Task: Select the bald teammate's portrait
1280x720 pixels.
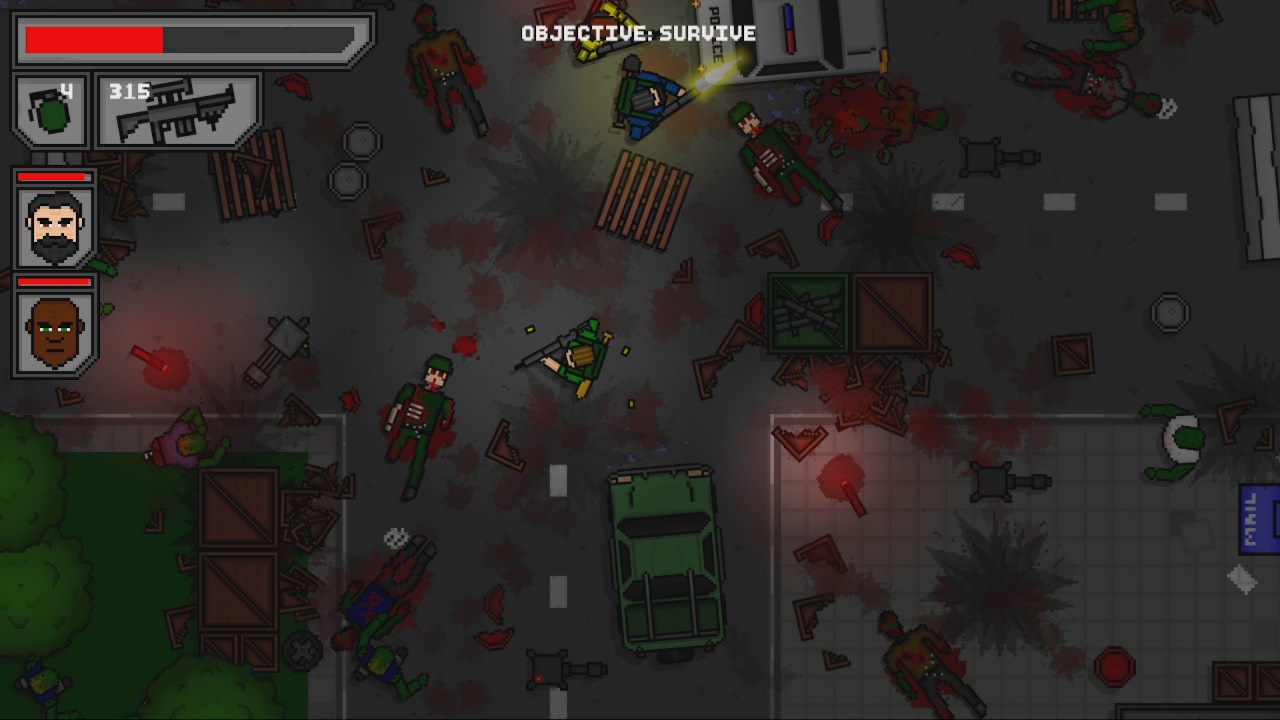Action: (x=54, y=330)
